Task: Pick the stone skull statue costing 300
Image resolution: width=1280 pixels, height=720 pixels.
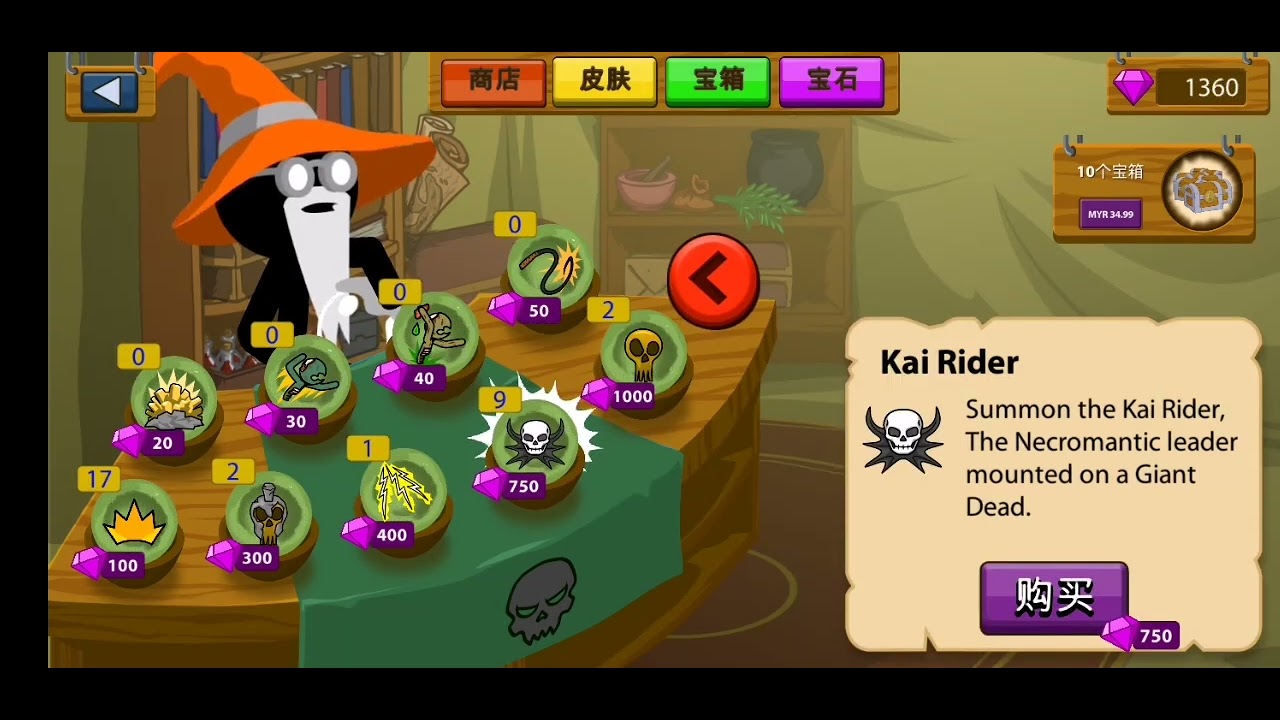Action: pos(268,515)
